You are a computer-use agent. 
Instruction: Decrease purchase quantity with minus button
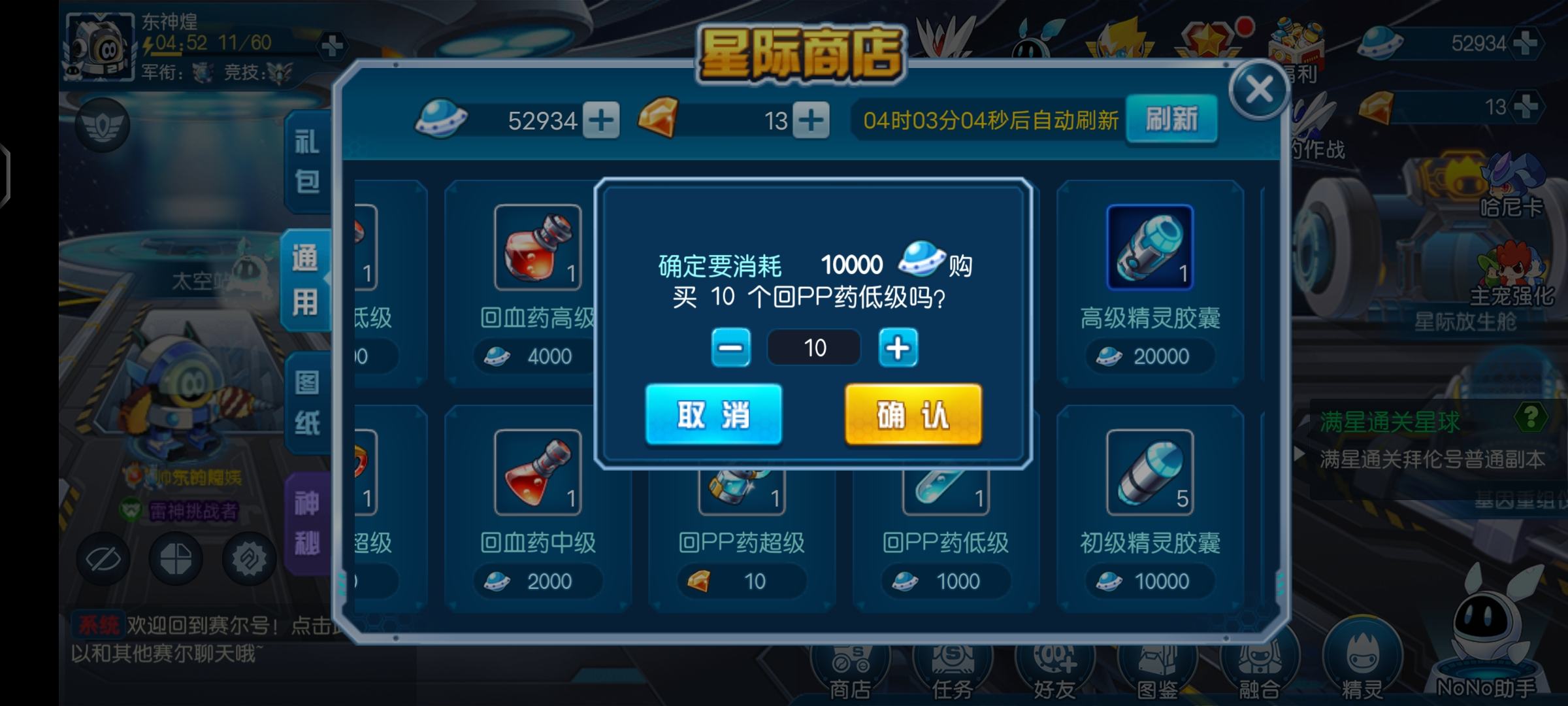click(x=731, y=347)
